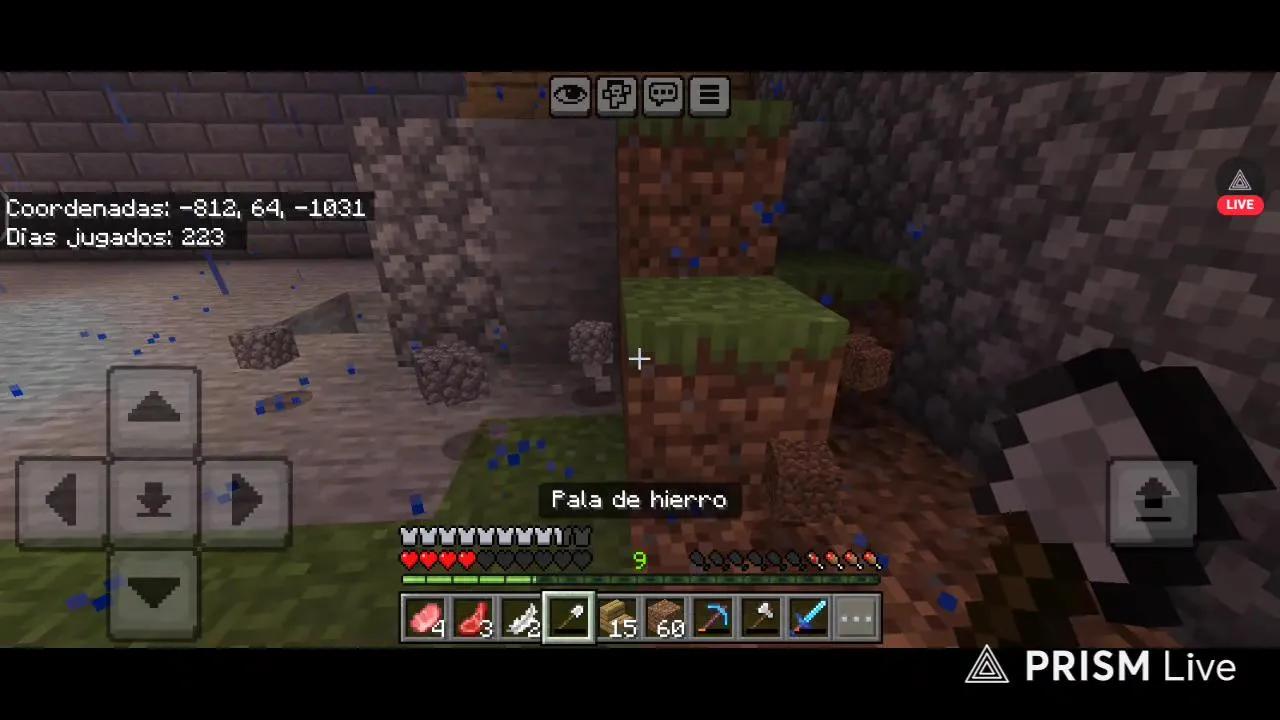Select the raw porkchop stack of 4

tap(425, 617)
